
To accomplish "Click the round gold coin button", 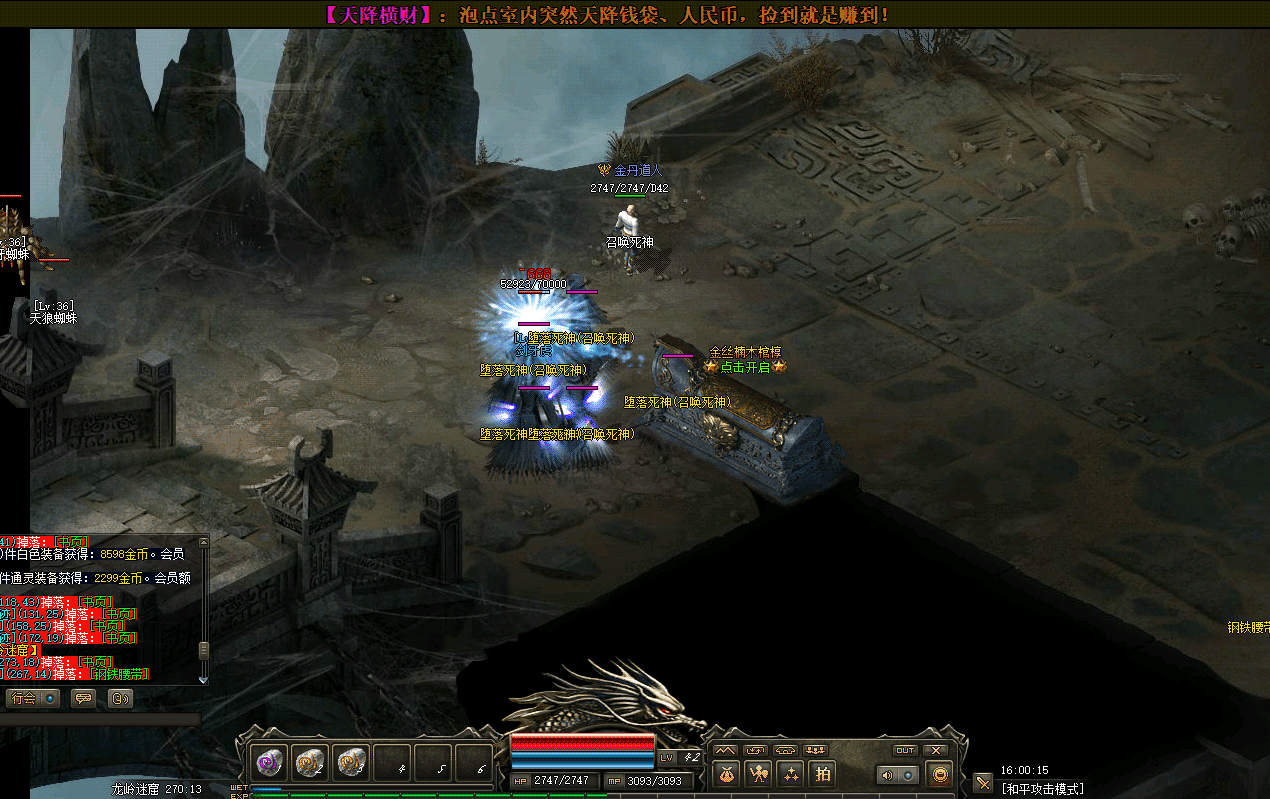I will (939, 774).
